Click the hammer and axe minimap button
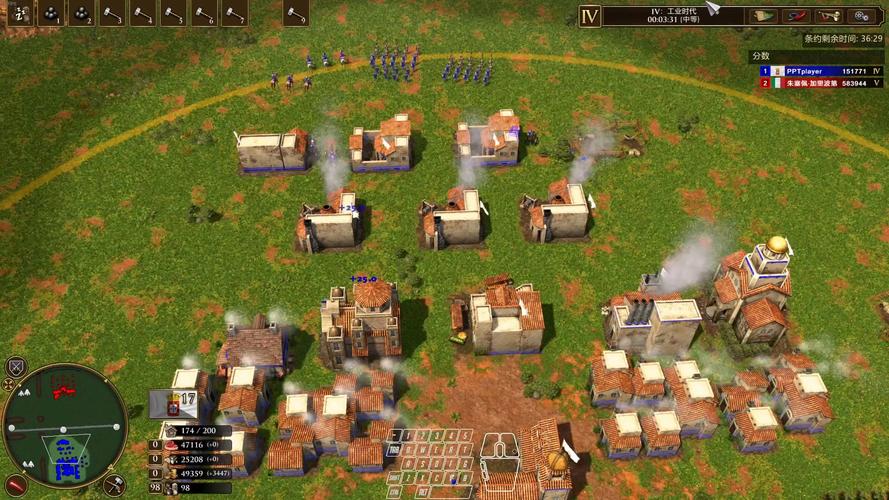The image size is (889, 500). click(x=114, y=486)
